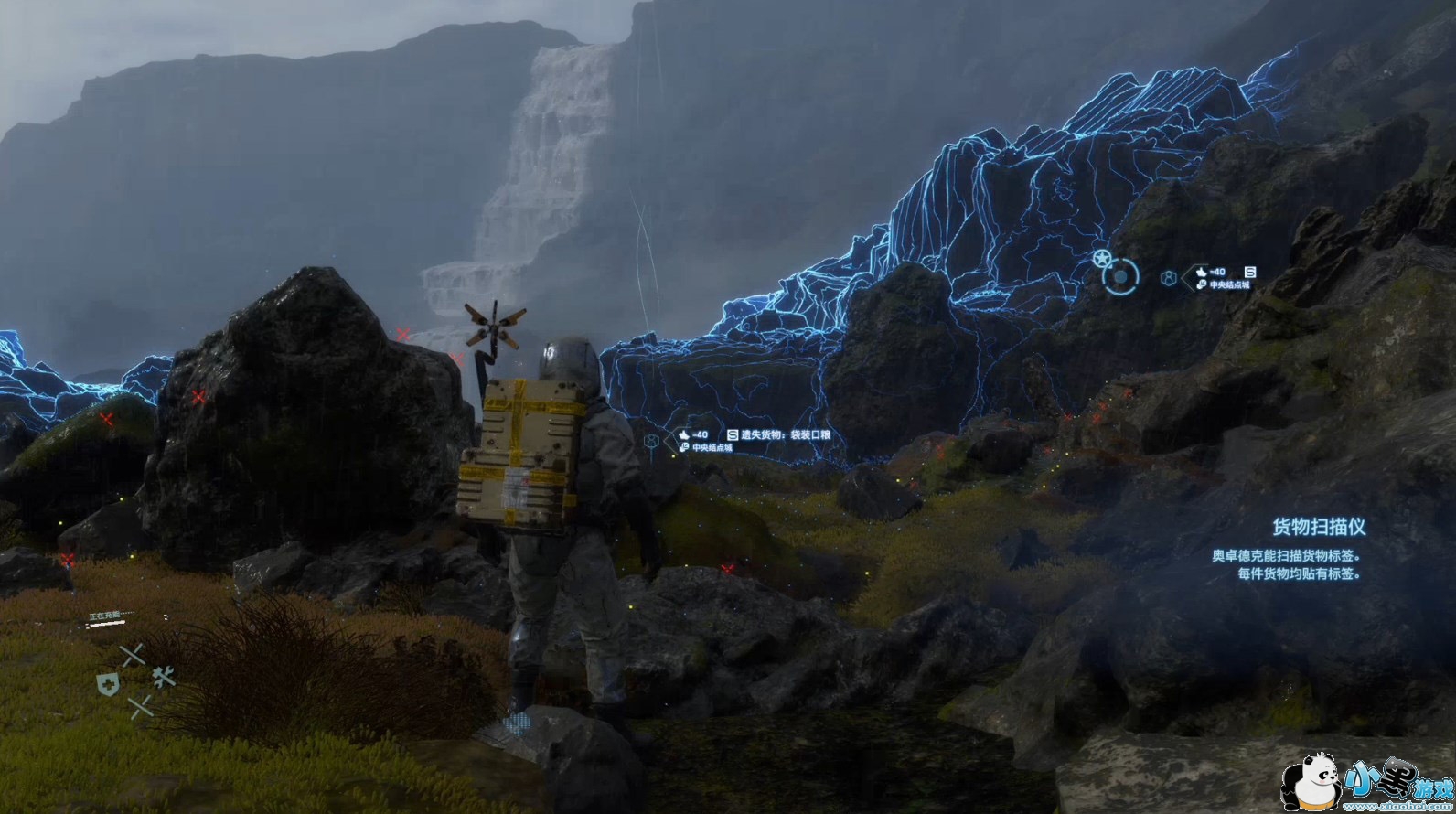The width and height of the screenshot is (1456, 814).
Task: Click the cargo scanner tooltip title
Action: click(x=1319, y=527)
